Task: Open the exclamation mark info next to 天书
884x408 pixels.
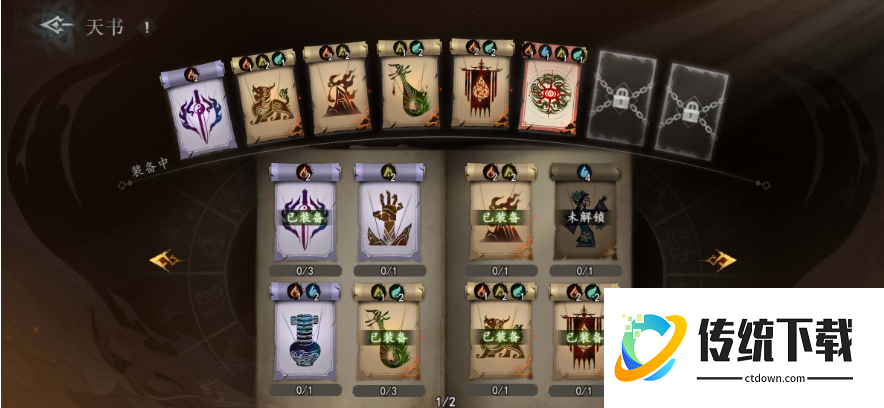Action: (147, 27)
